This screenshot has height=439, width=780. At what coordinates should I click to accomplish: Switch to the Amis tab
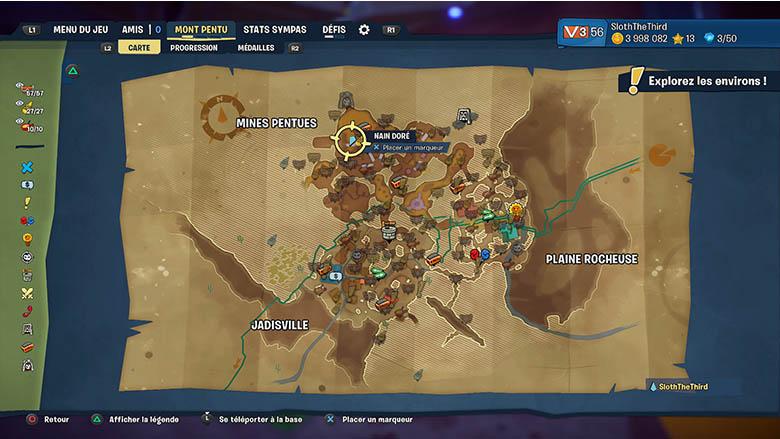133,30
